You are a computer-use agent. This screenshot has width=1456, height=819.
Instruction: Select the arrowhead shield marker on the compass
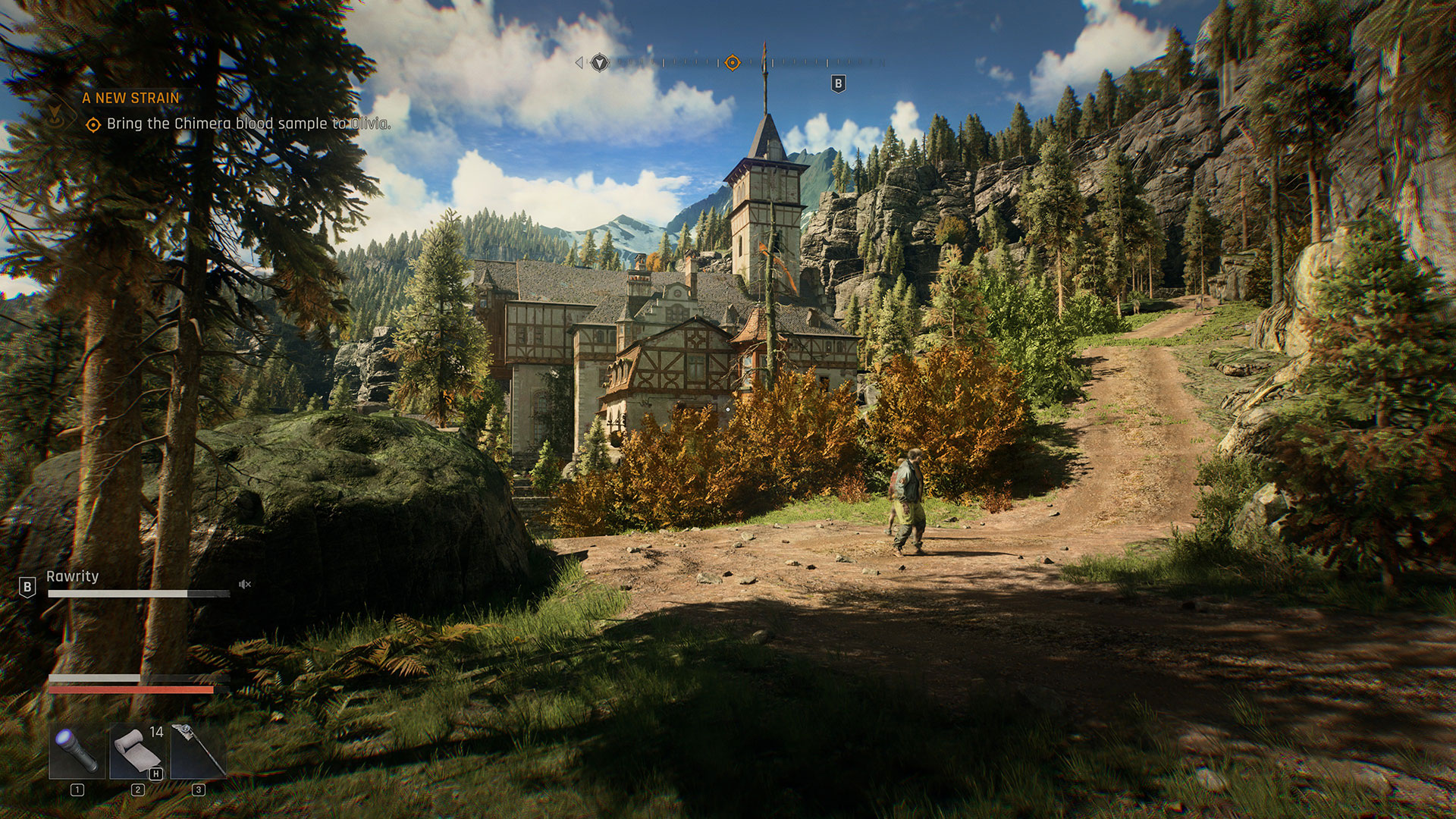600,63
